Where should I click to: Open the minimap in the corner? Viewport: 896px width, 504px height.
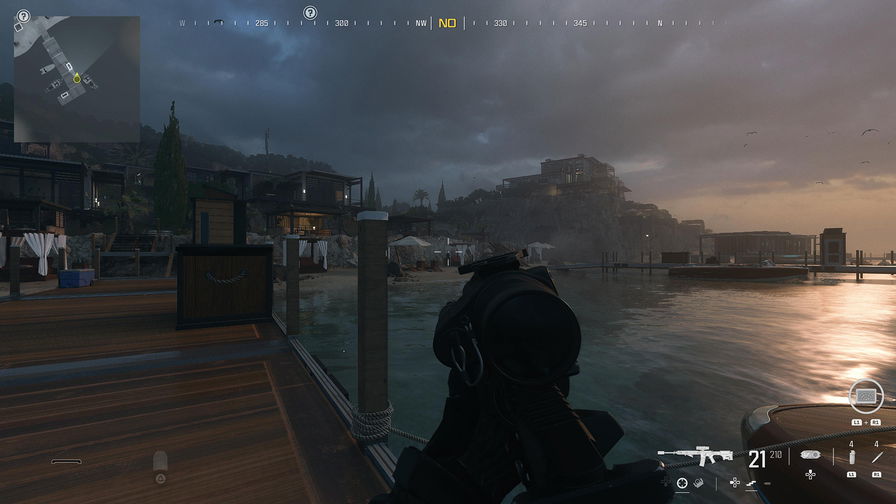(x=76, y=78)
